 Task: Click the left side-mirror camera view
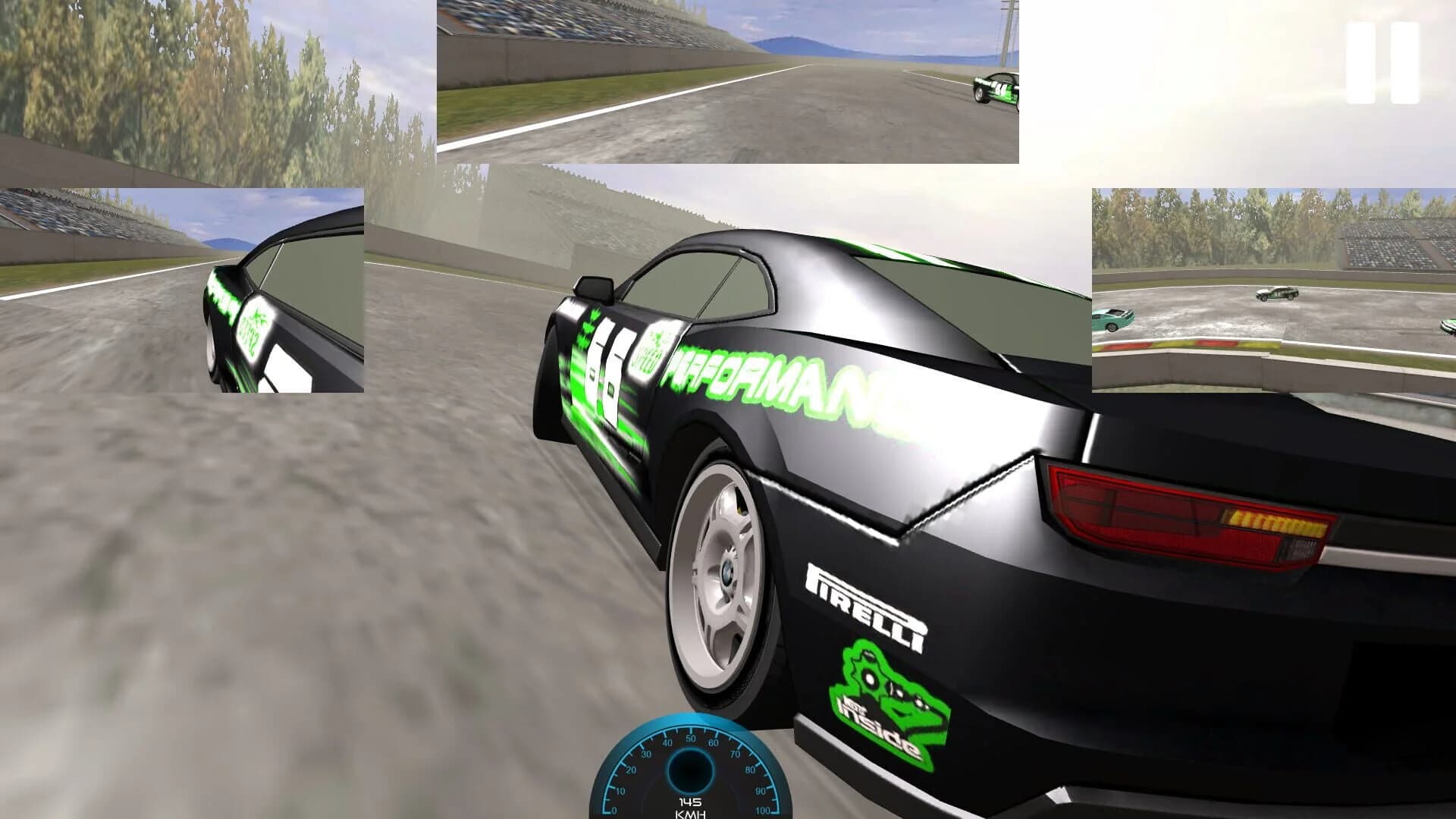click(x=182, y=292)
